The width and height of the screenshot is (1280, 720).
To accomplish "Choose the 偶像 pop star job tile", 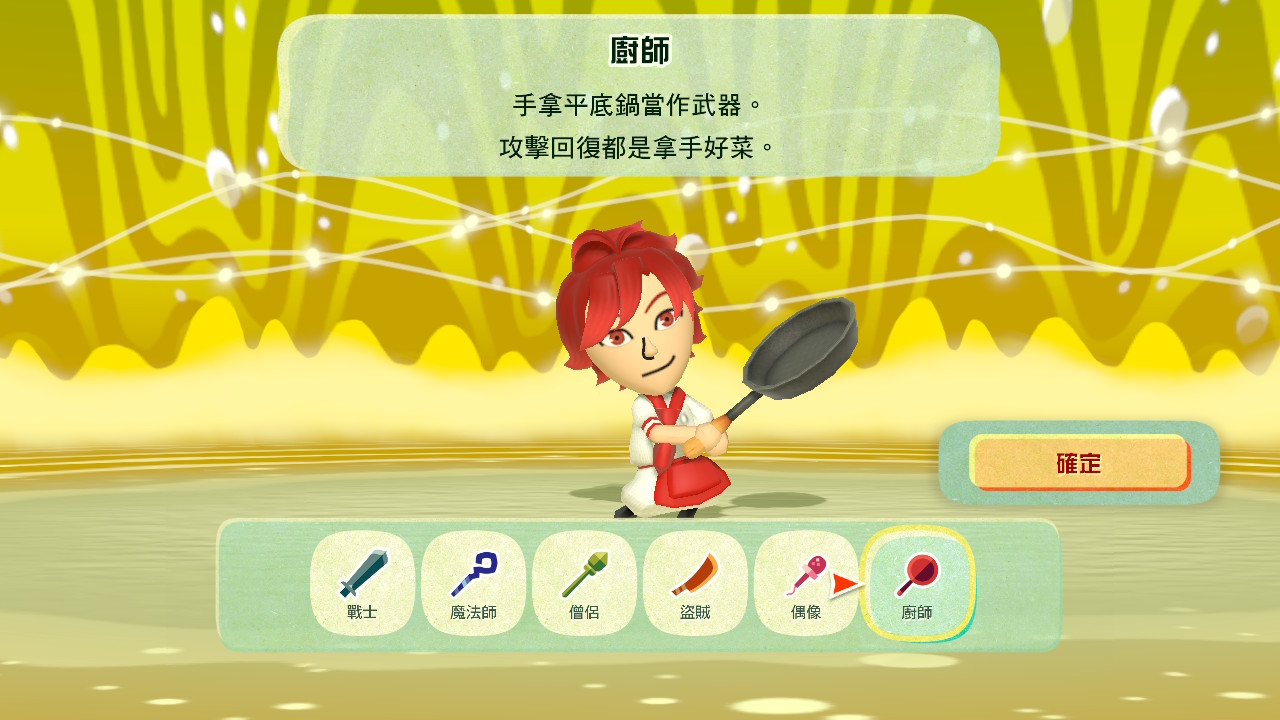I will tap(805, 584).
